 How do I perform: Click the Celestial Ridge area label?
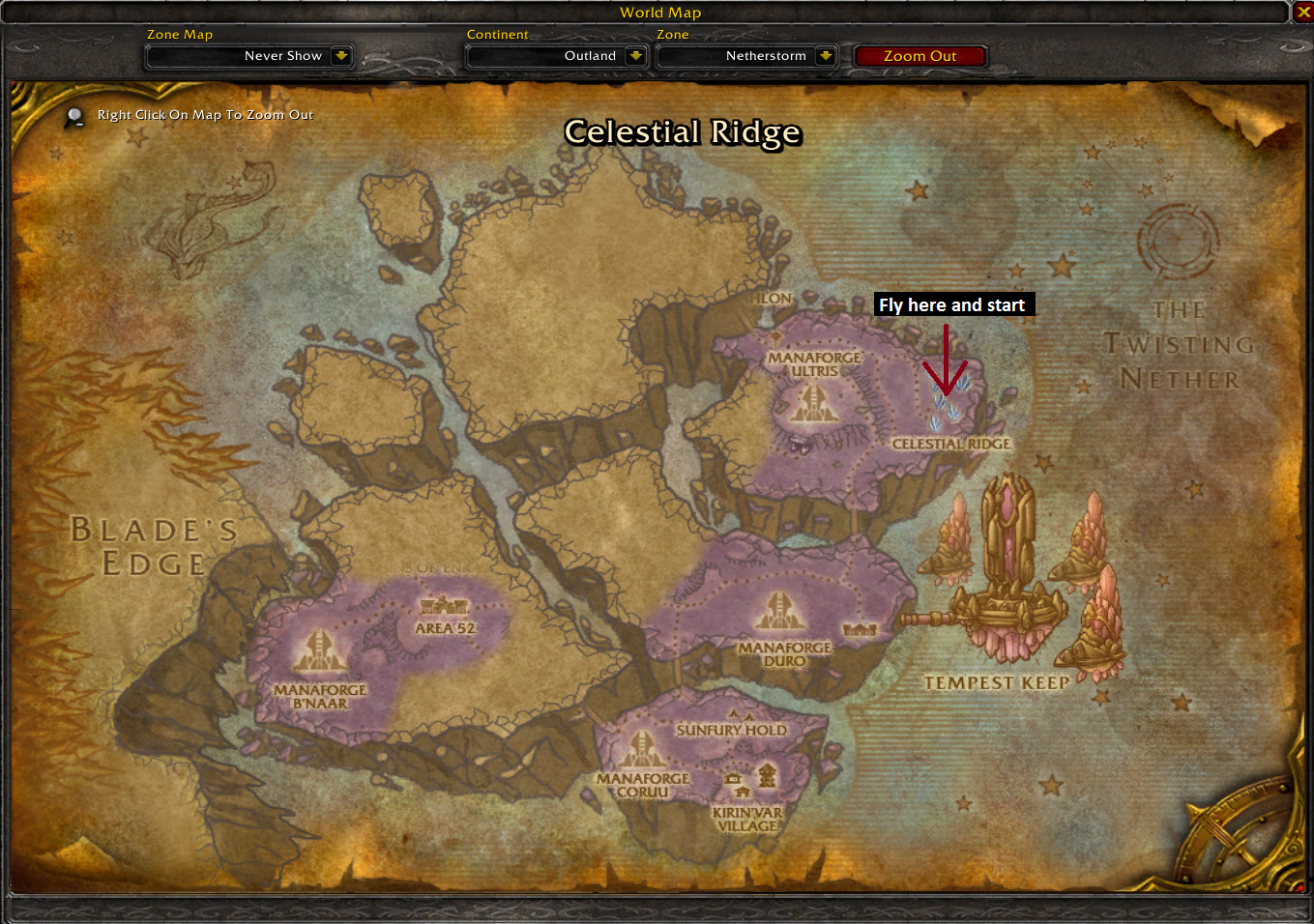pyautogui.click(x=950, y=444)
